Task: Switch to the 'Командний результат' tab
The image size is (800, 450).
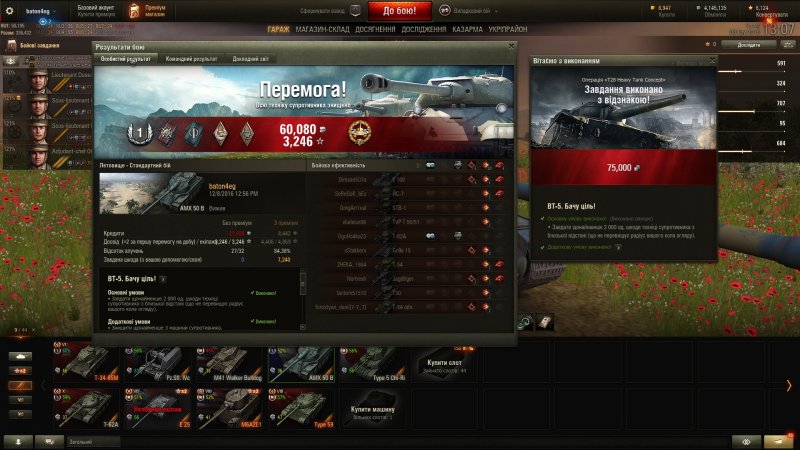Action: [193, 59]
